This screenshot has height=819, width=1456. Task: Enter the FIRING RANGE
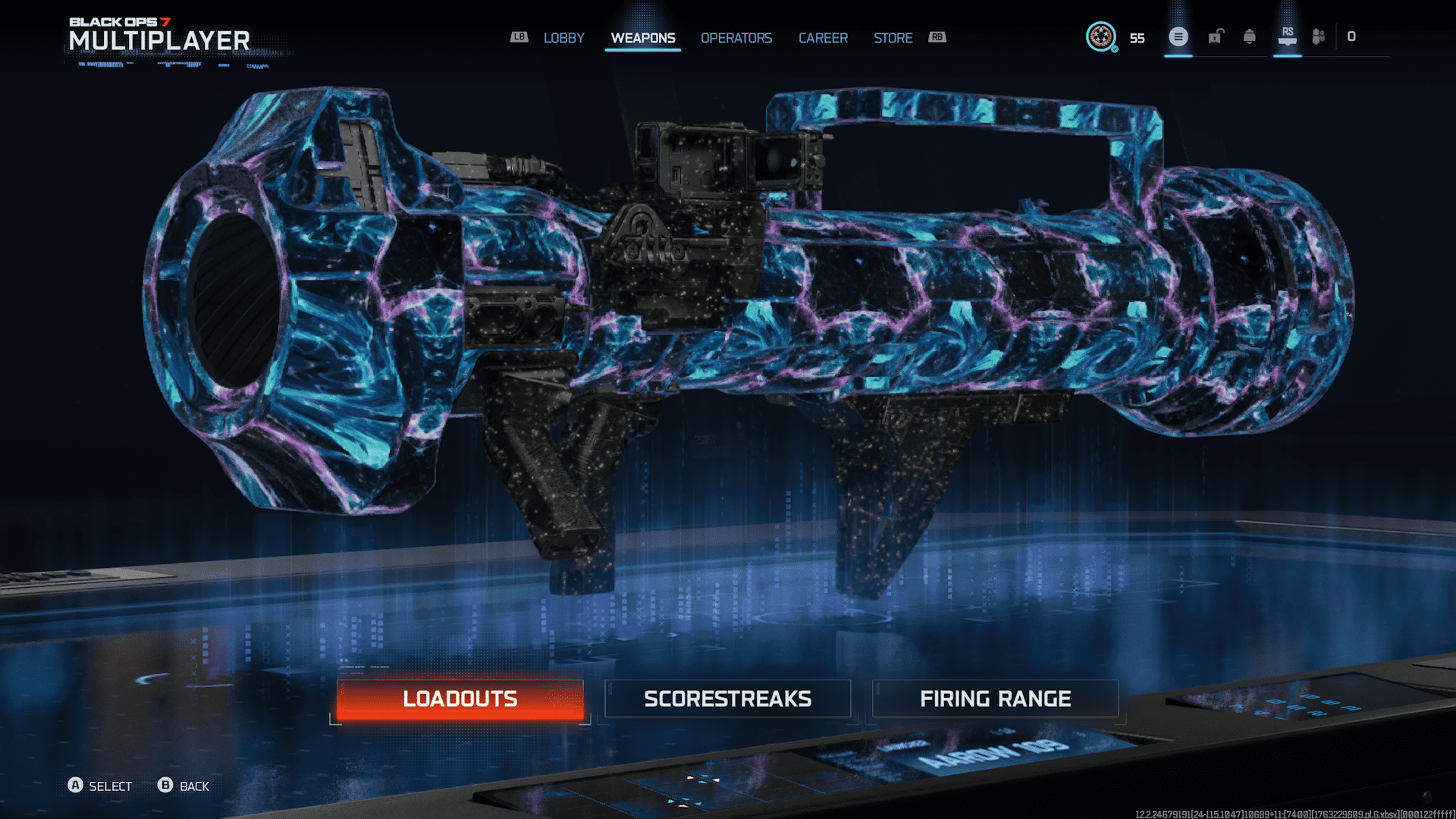[996, 698]
